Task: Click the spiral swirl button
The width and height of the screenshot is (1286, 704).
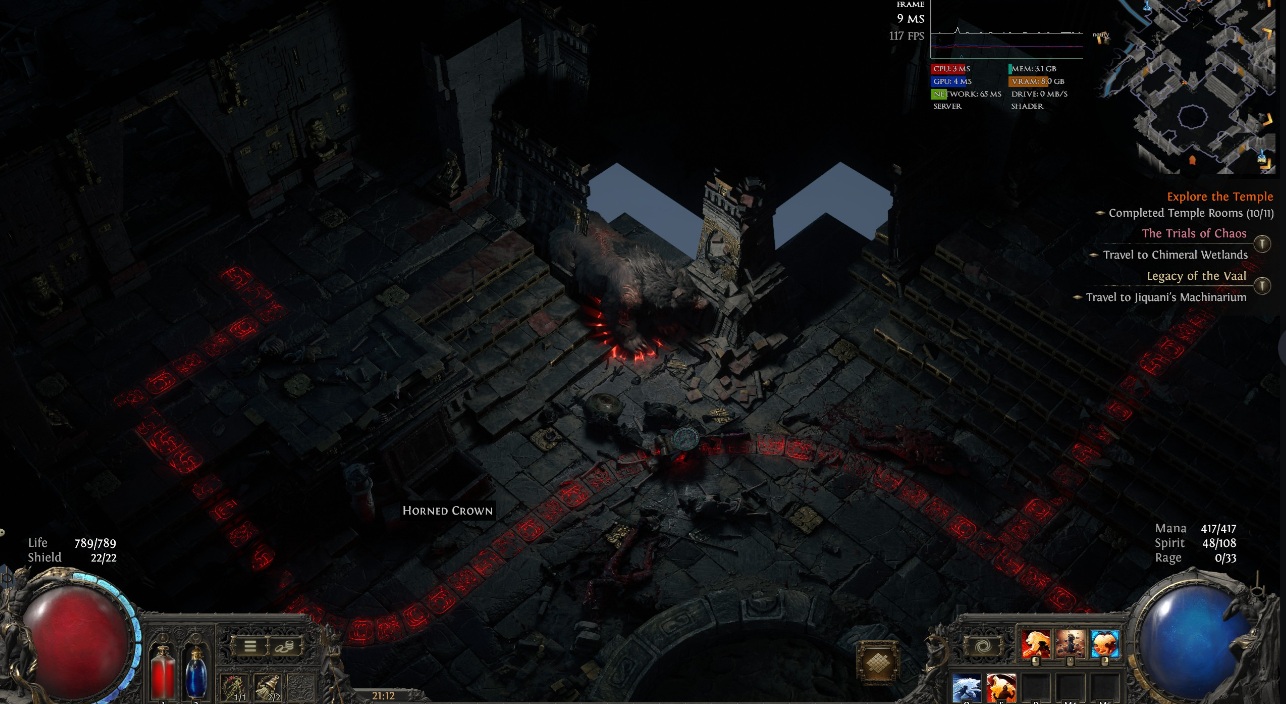Action: (982, 646)
